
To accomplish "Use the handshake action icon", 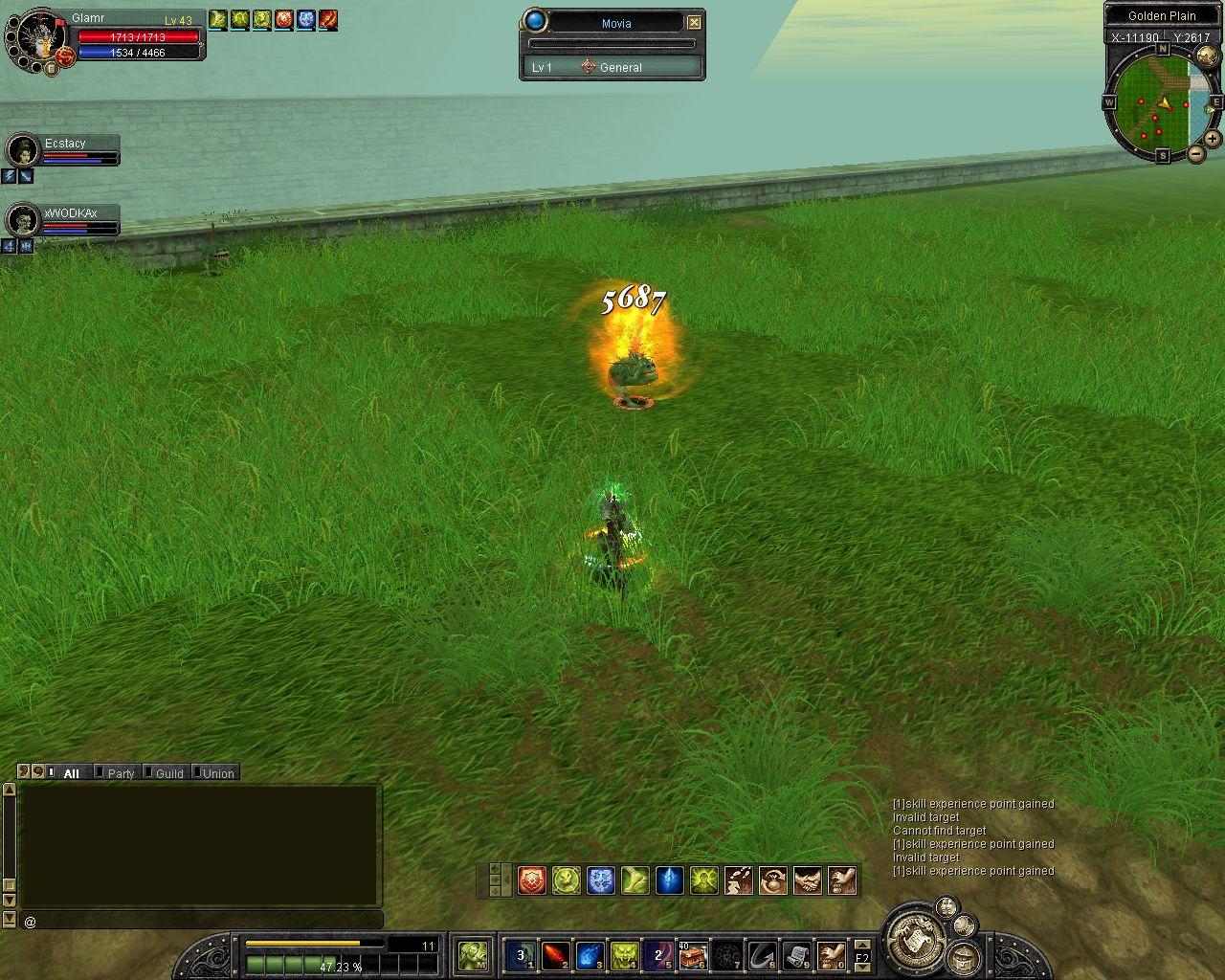I will 807,880.
